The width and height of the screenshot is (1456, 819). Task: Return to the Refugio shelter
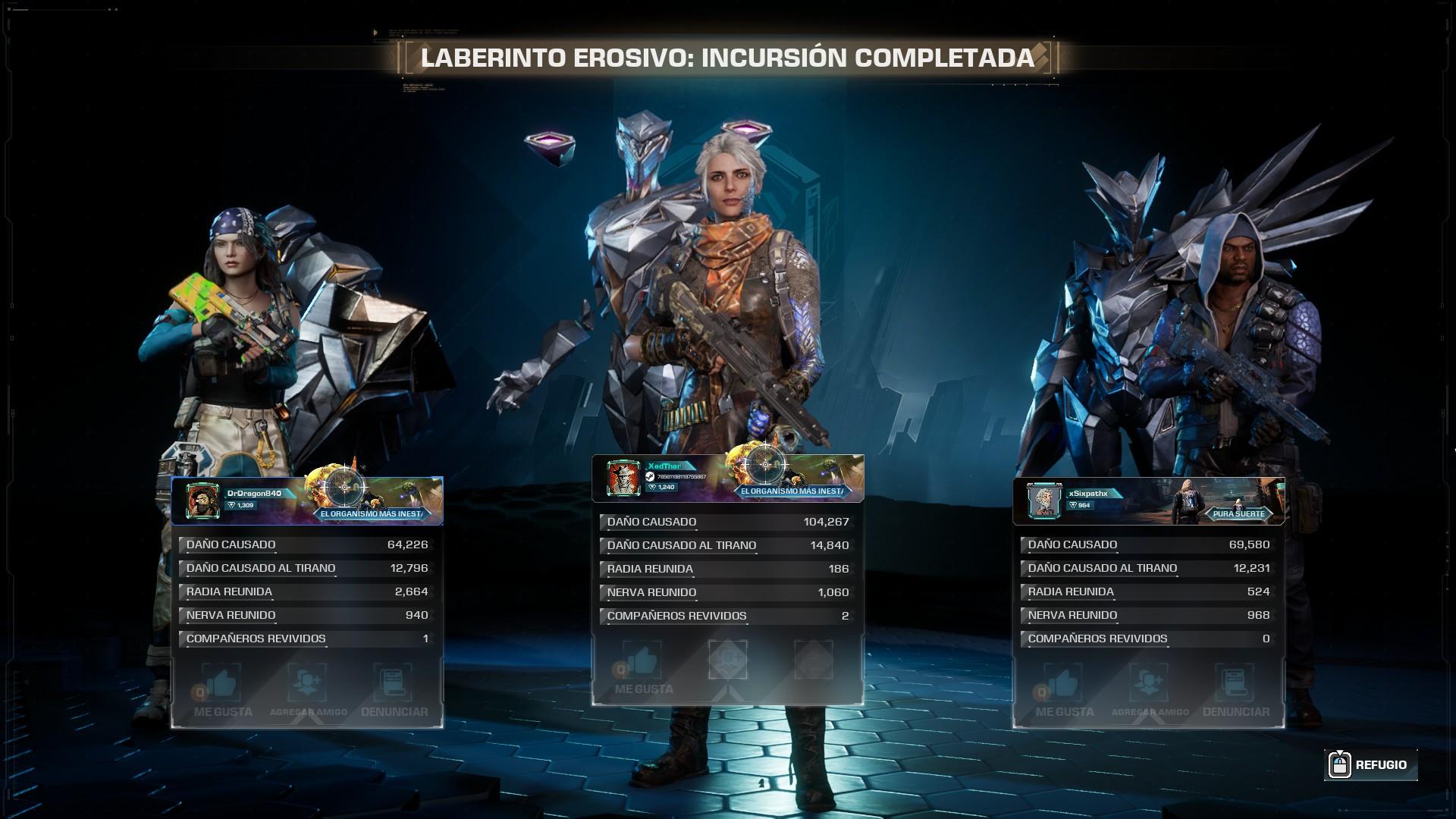[1371, 764]
